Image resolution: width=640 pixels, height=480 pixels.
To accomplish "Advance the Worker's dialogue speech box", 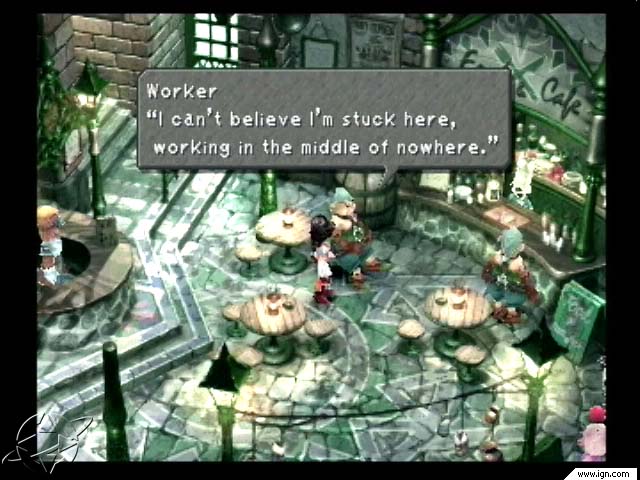I will coord(324,119).
